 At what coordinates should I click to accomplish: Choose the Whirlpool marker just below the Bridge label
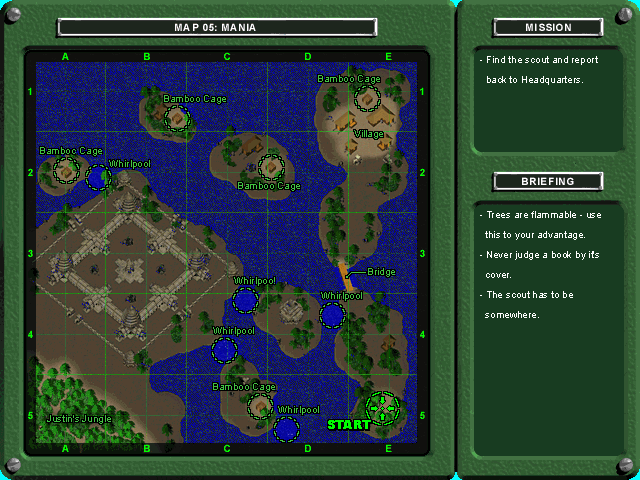point(332,316)
